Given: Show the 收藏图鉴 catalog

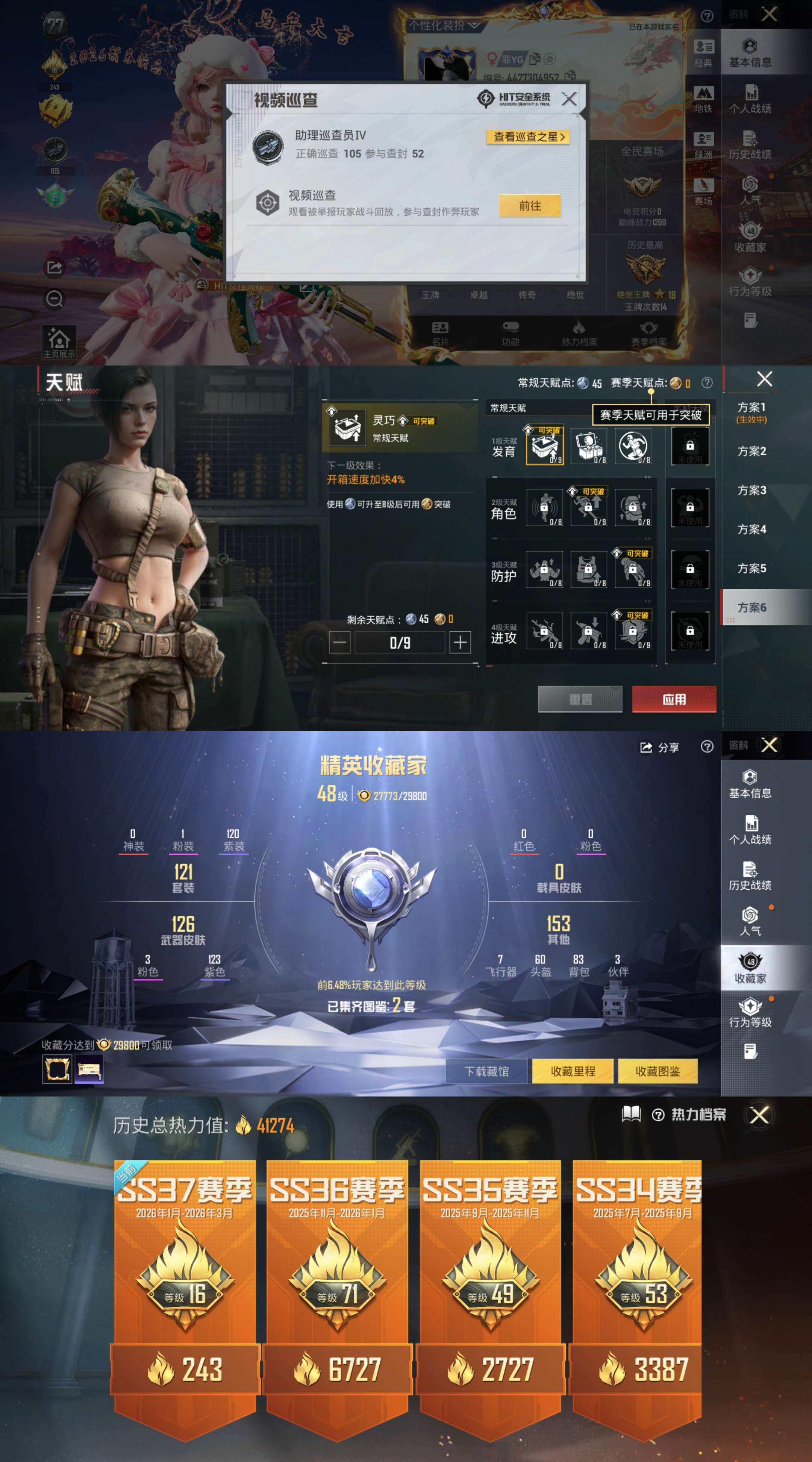Looking at the screenshot, I should [x=657, y=1071].
